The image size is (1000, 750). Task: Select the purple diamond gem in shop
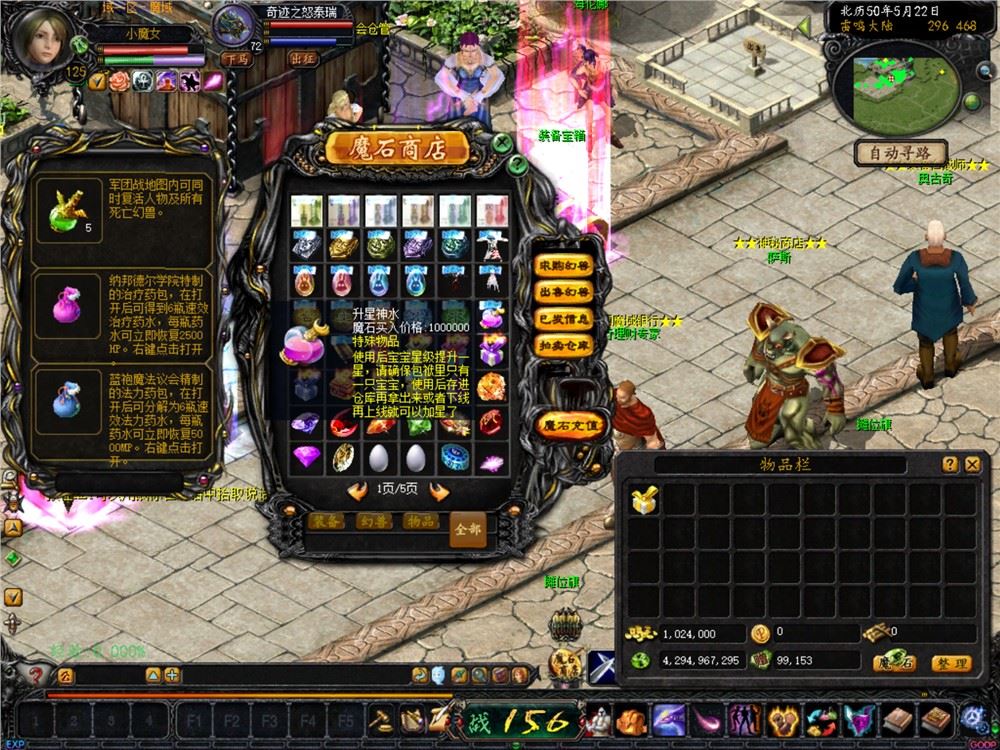[x=306, y=457]
